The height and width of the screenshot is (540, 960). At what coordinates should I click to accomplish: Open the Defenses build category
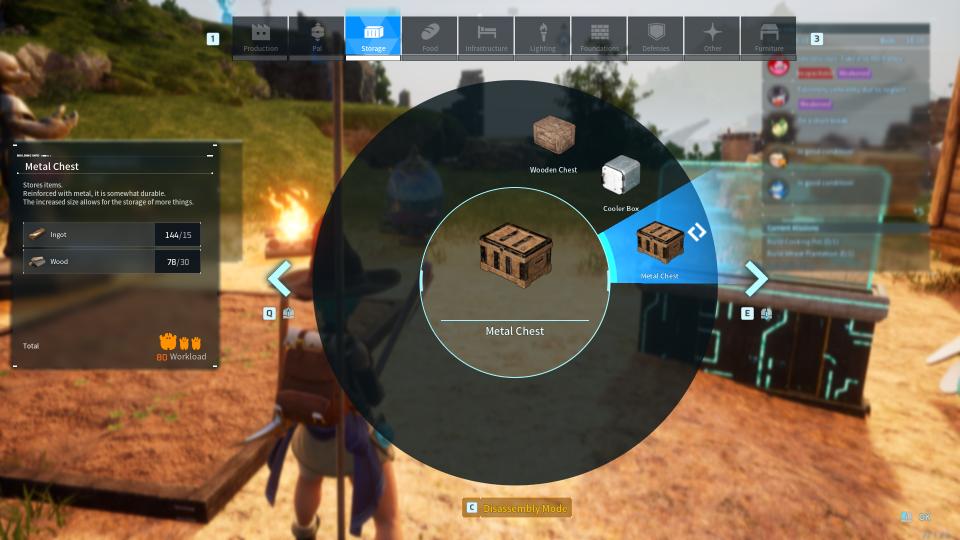click(x=656, y=37)
